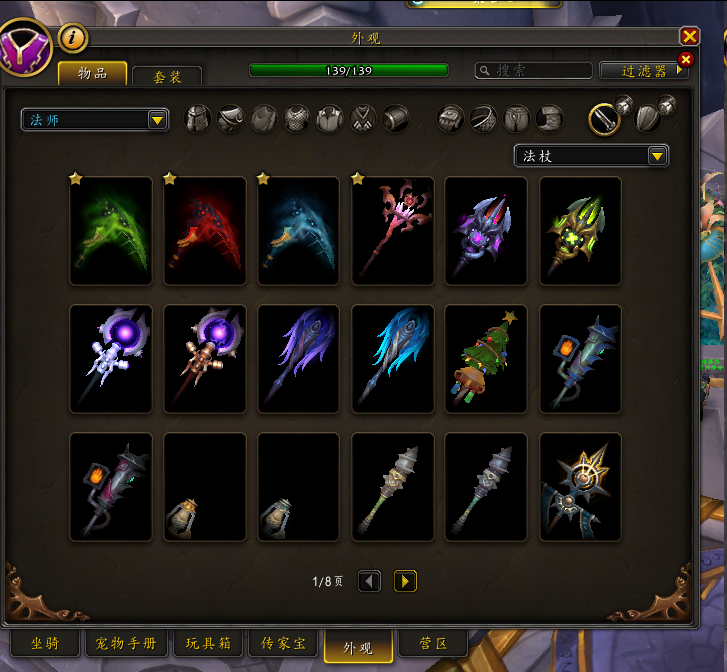Click the round info help button
Viewport: 727px width, 672px height.
click(x=73, y=39)
